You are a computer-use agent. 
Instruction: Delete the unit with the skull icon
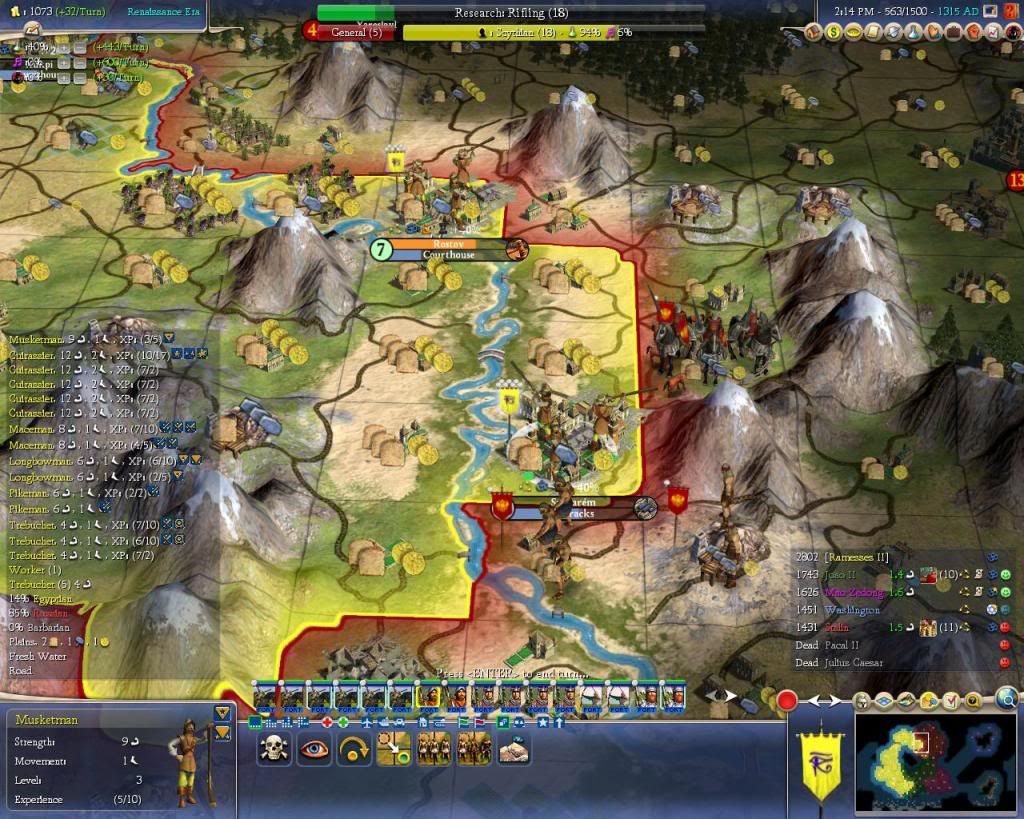pyautogui.click(x=273, y=749)
